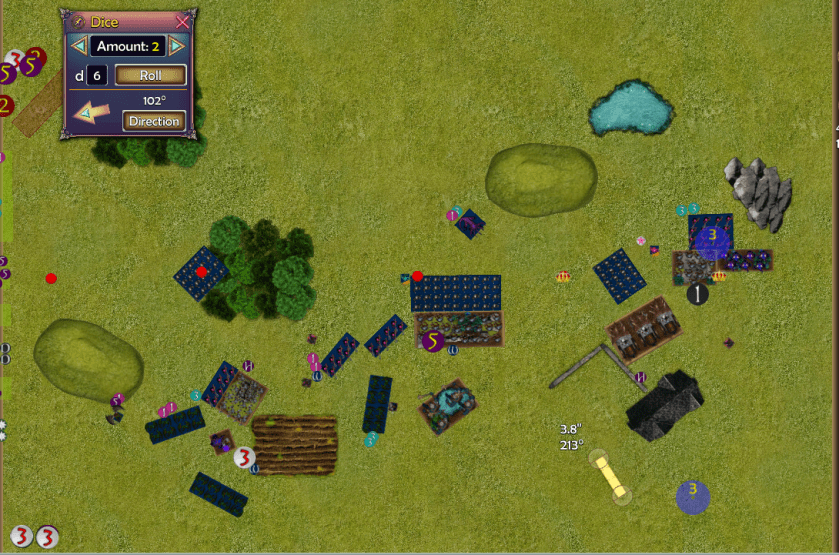This screenshot has height=555, width=839.
Task: Increase the dice amount with right arrow
Action: coord(177,46)
